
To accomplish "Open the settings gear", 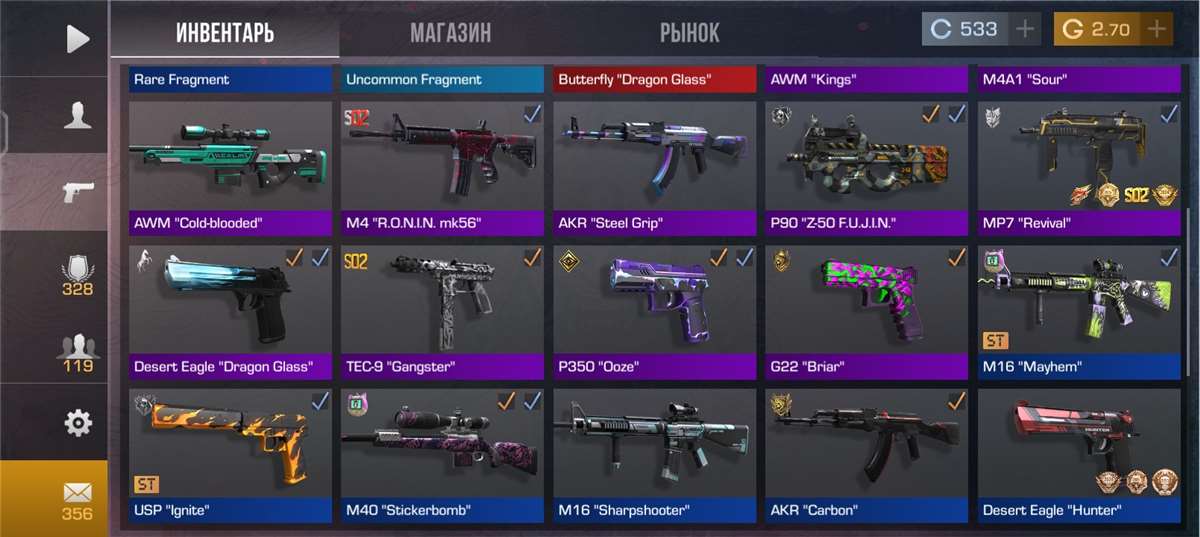I will pos(77,423).
